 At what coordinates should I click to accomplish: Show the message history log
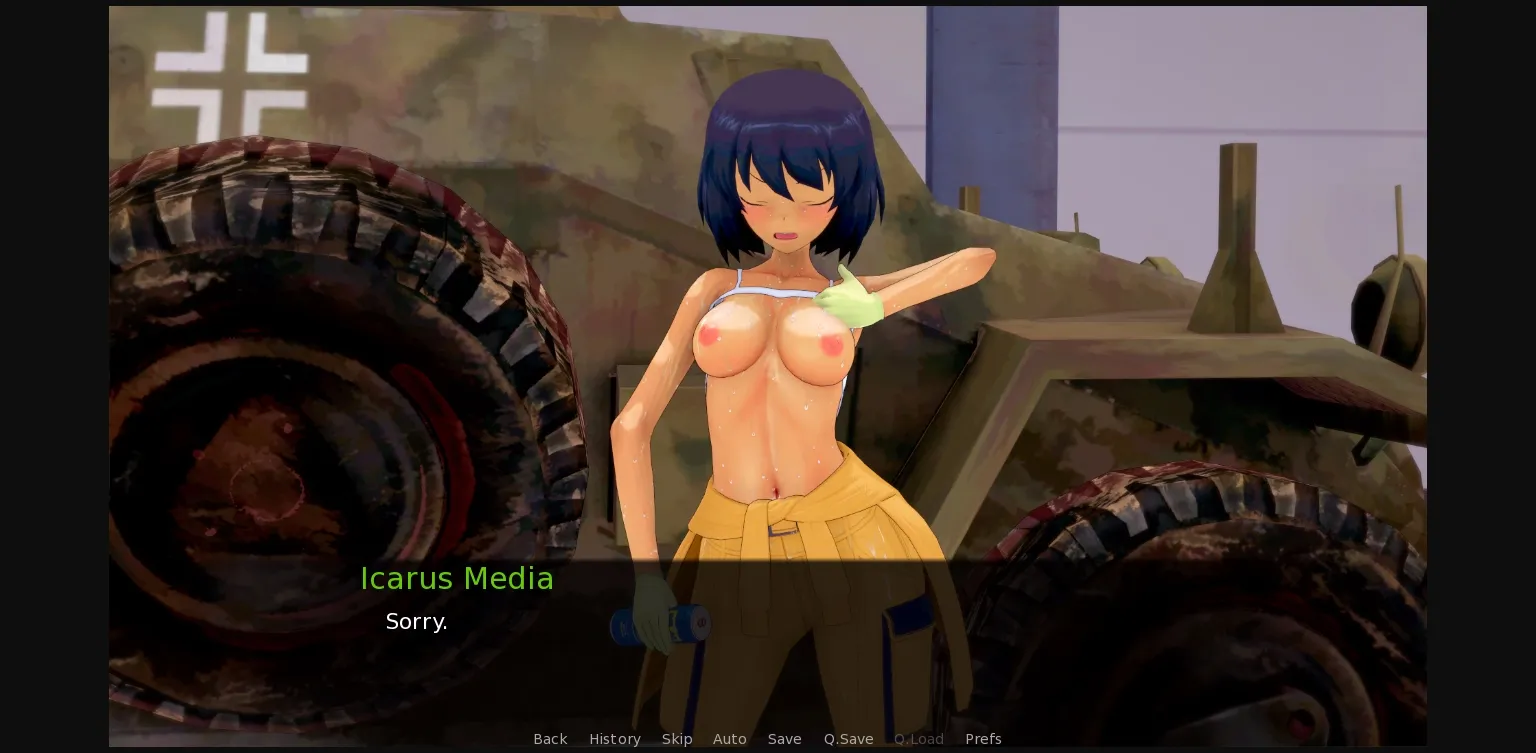(614, 739)
